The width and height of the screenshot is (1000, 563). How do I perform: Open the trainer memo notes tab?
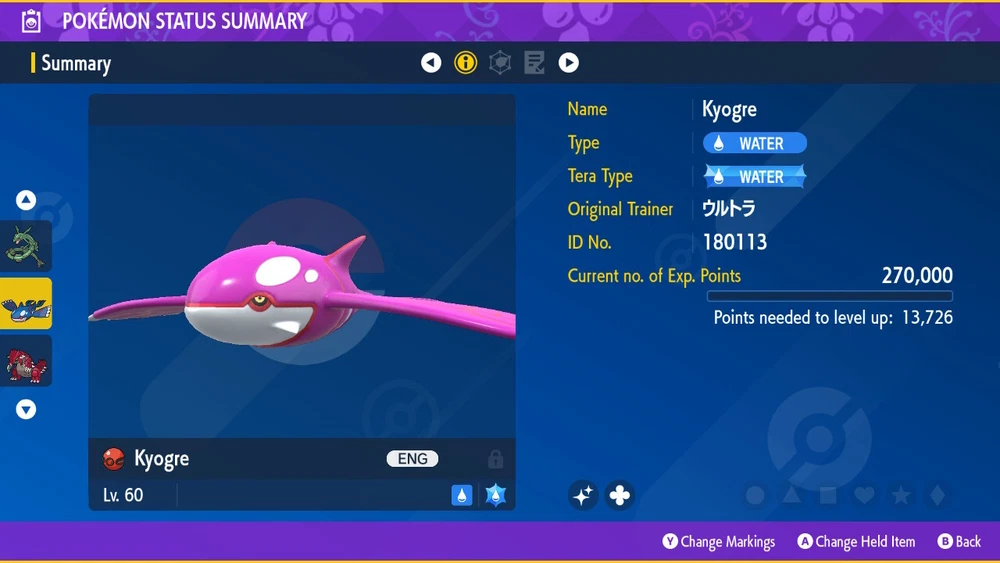tap(535, 63)
